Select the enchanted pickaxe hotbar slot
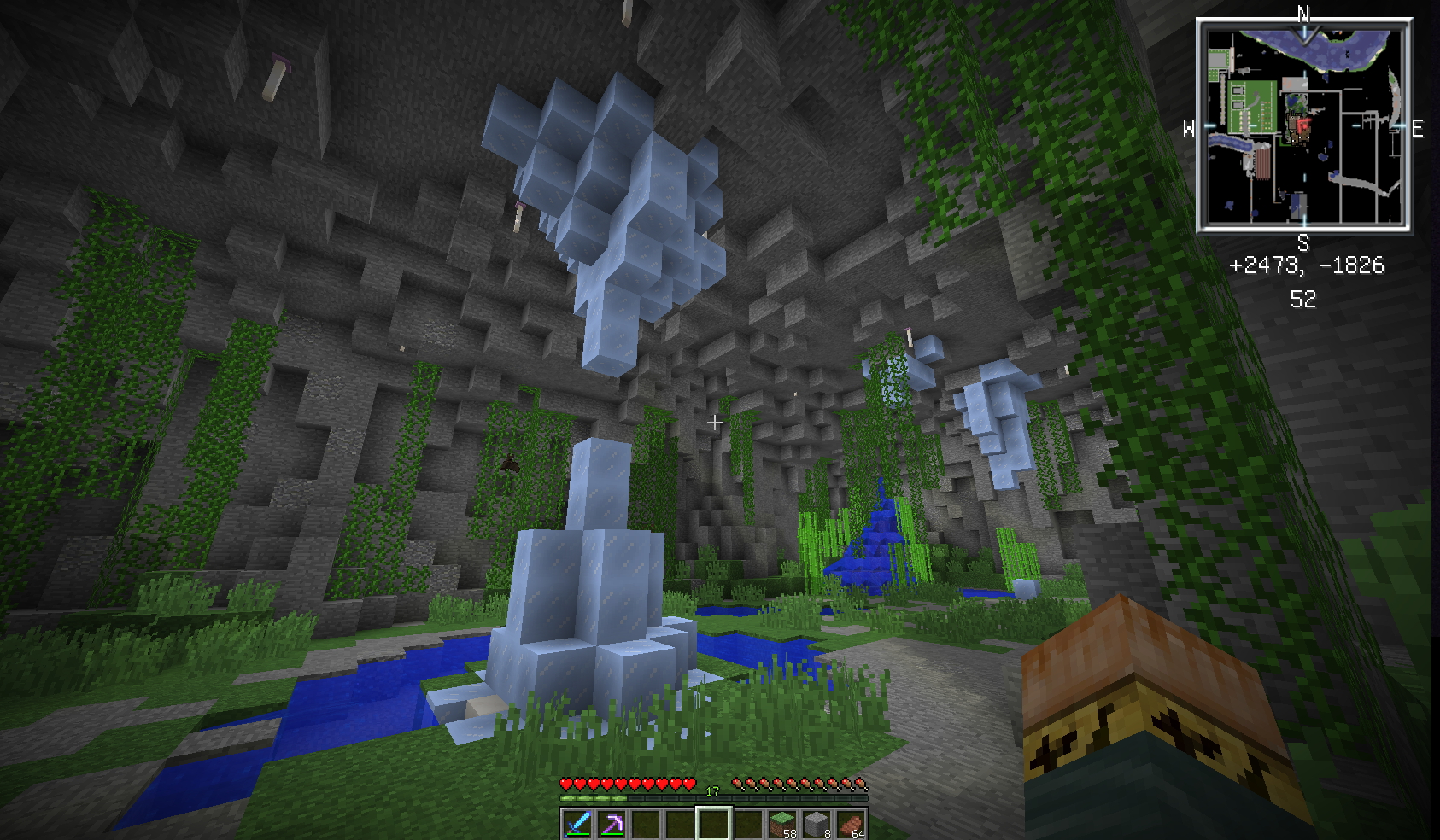Viewport: 1440px width, 840px height. 612,825
